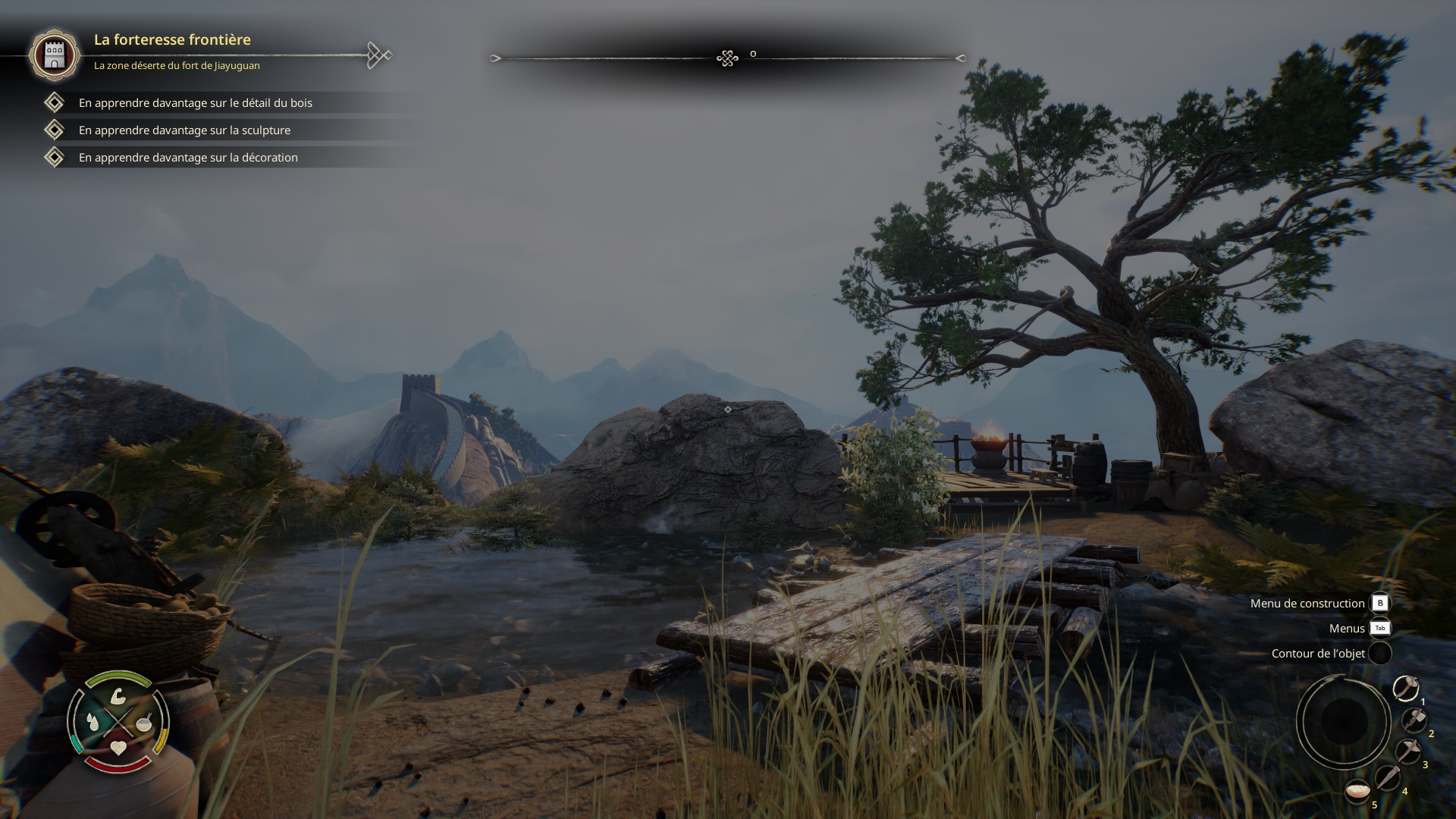Select the objective about "la sculpture"
The width and height of the screenshot is (1456, 819).
point(184,130)
